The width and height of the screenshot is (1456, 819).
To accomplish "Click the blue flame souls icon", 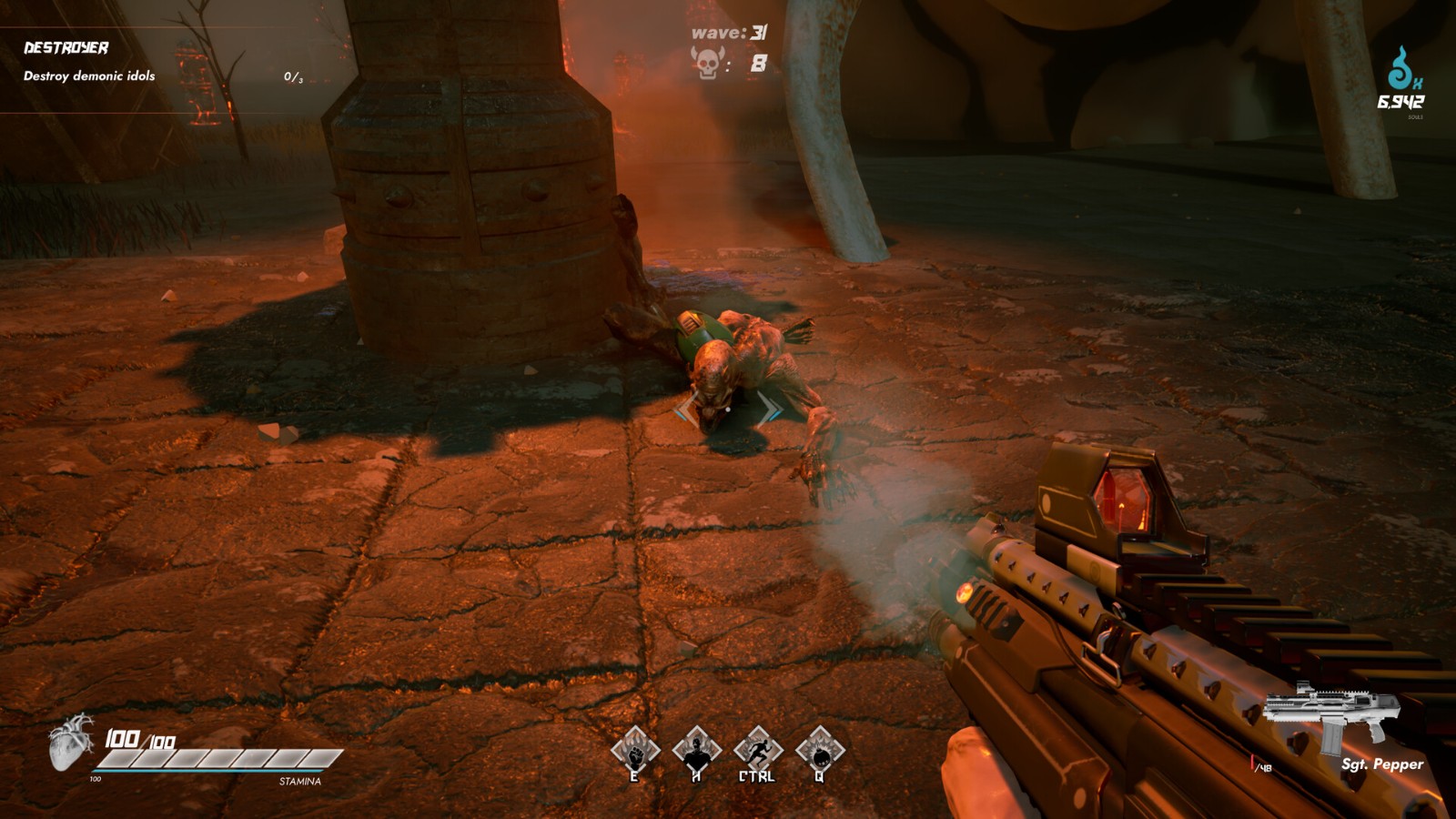I will (x=1401, y=69).
